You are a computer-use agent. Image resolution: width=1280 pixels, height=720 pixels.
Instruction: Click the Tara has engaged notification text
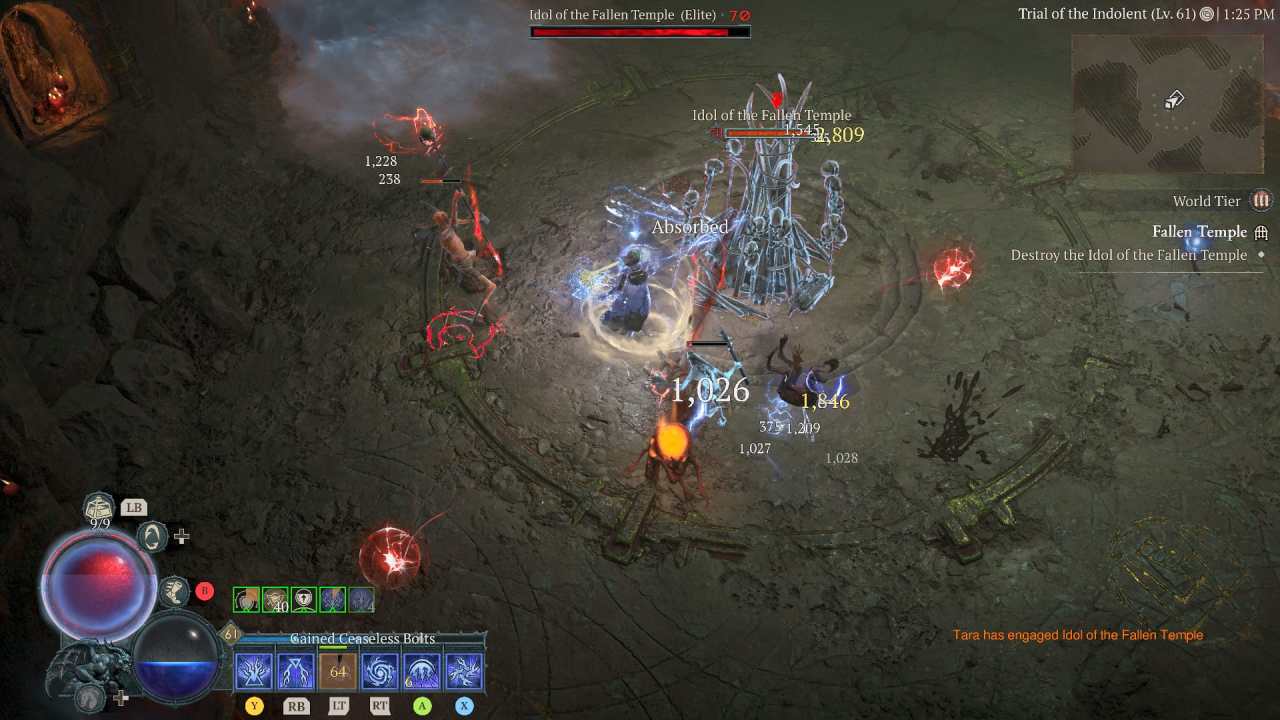[x=1078, y=634]
